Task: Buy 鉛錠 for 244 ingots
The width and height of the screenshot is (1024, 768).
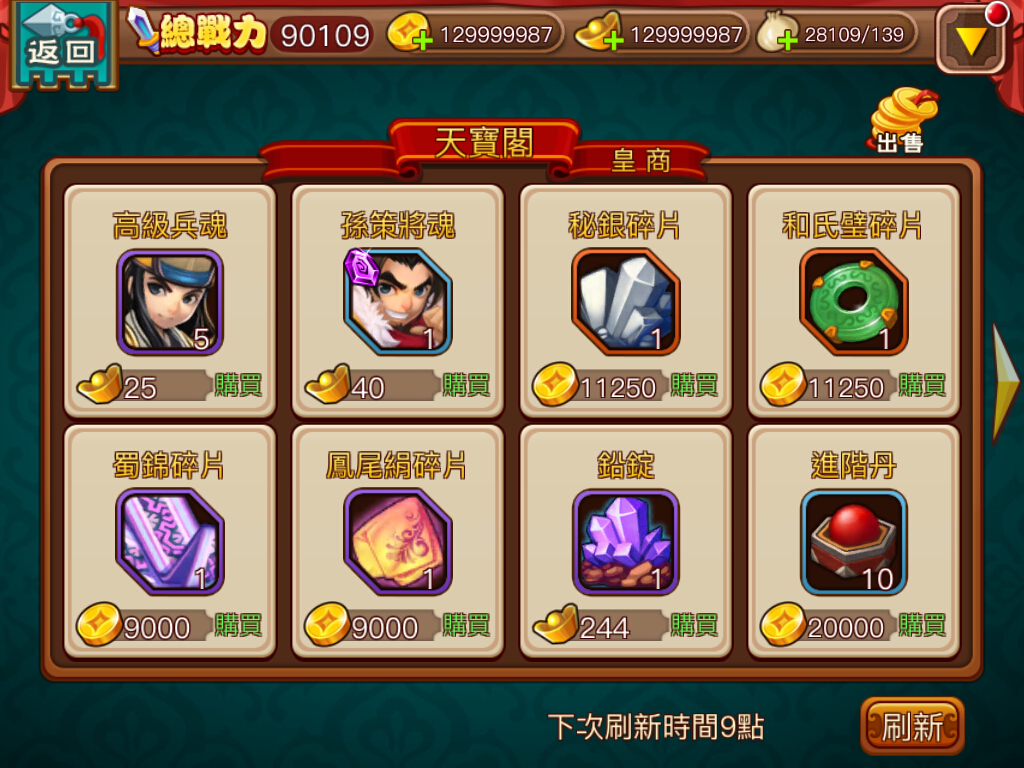Action: click(x=694, y=625)
